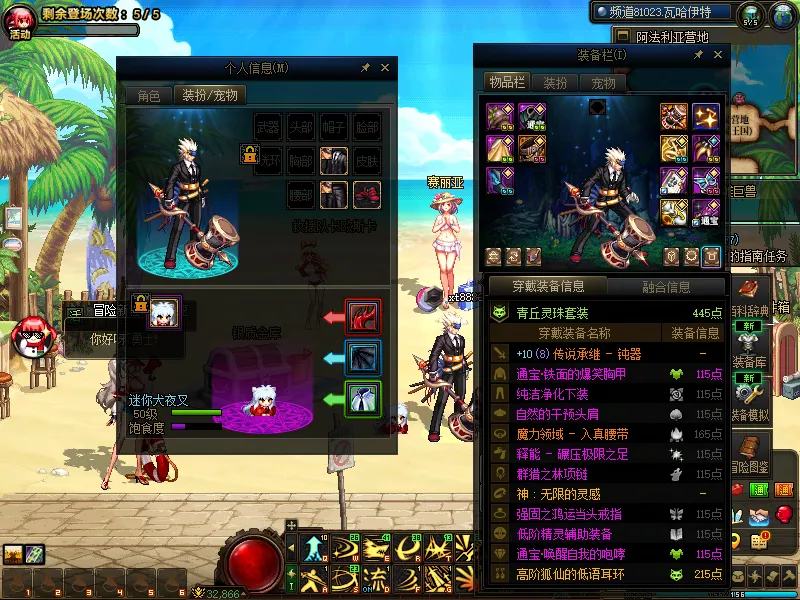Viewport: 800px width, 600px height.
Task: Switch to the 角色 tab
Action: click(x=148, y=96)
